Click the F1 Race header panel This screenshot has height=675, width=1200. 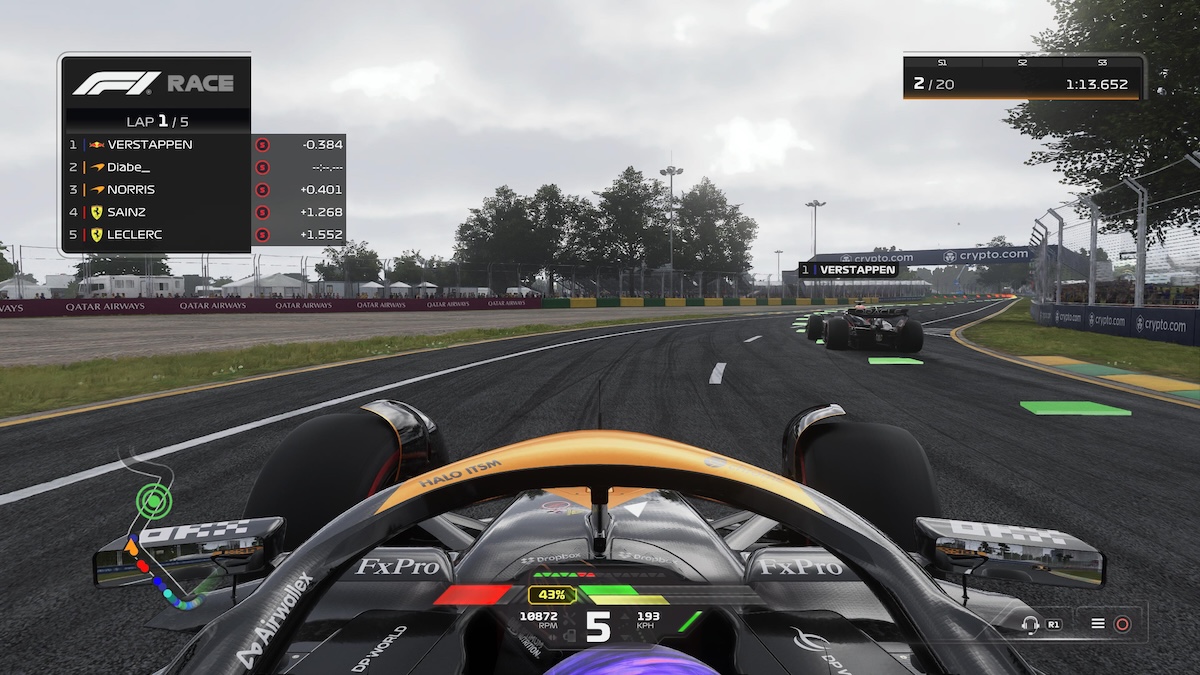(x=155, y=83)
